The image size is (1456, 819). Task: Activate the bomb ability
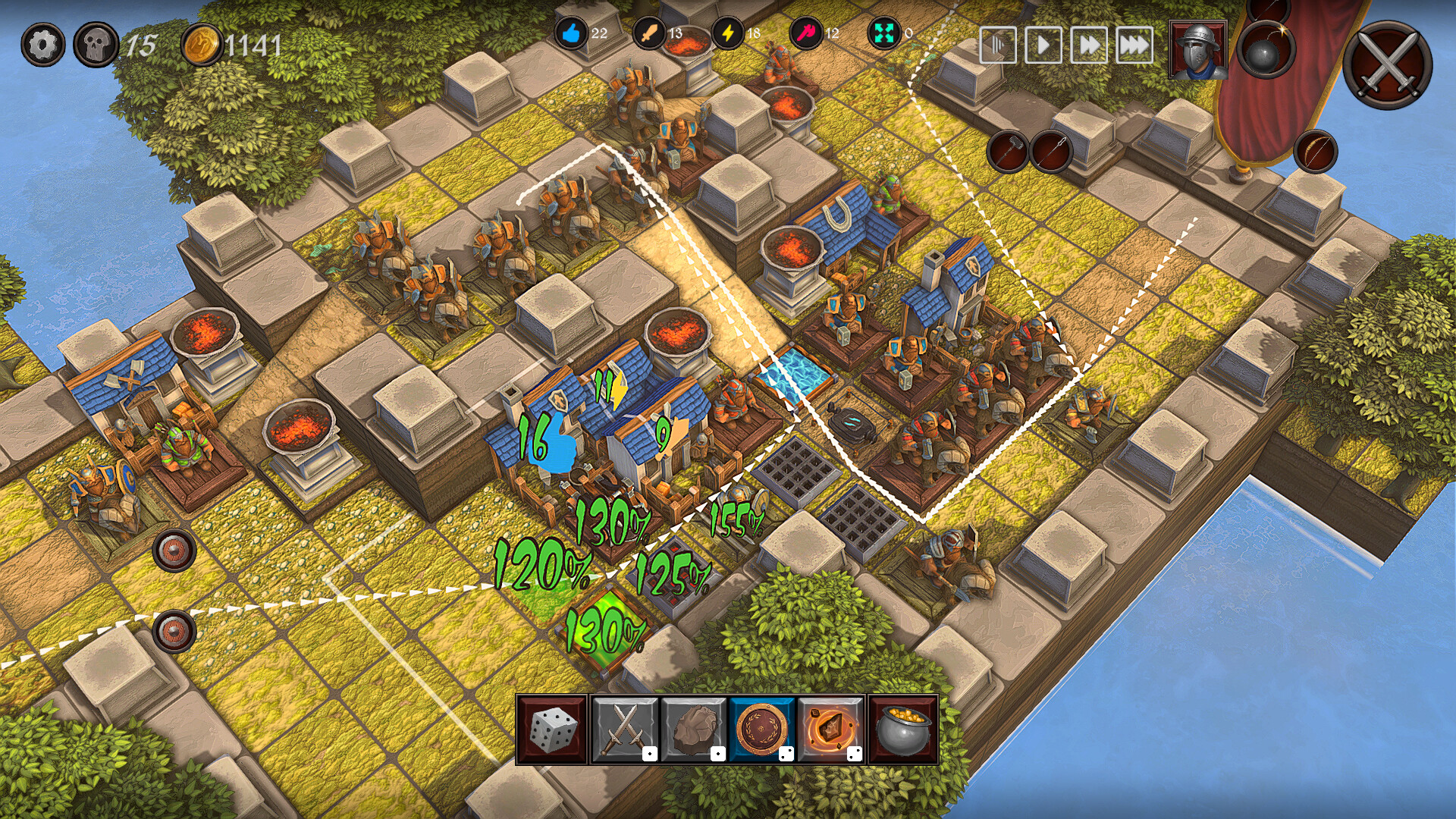[x=1266, y=52]
